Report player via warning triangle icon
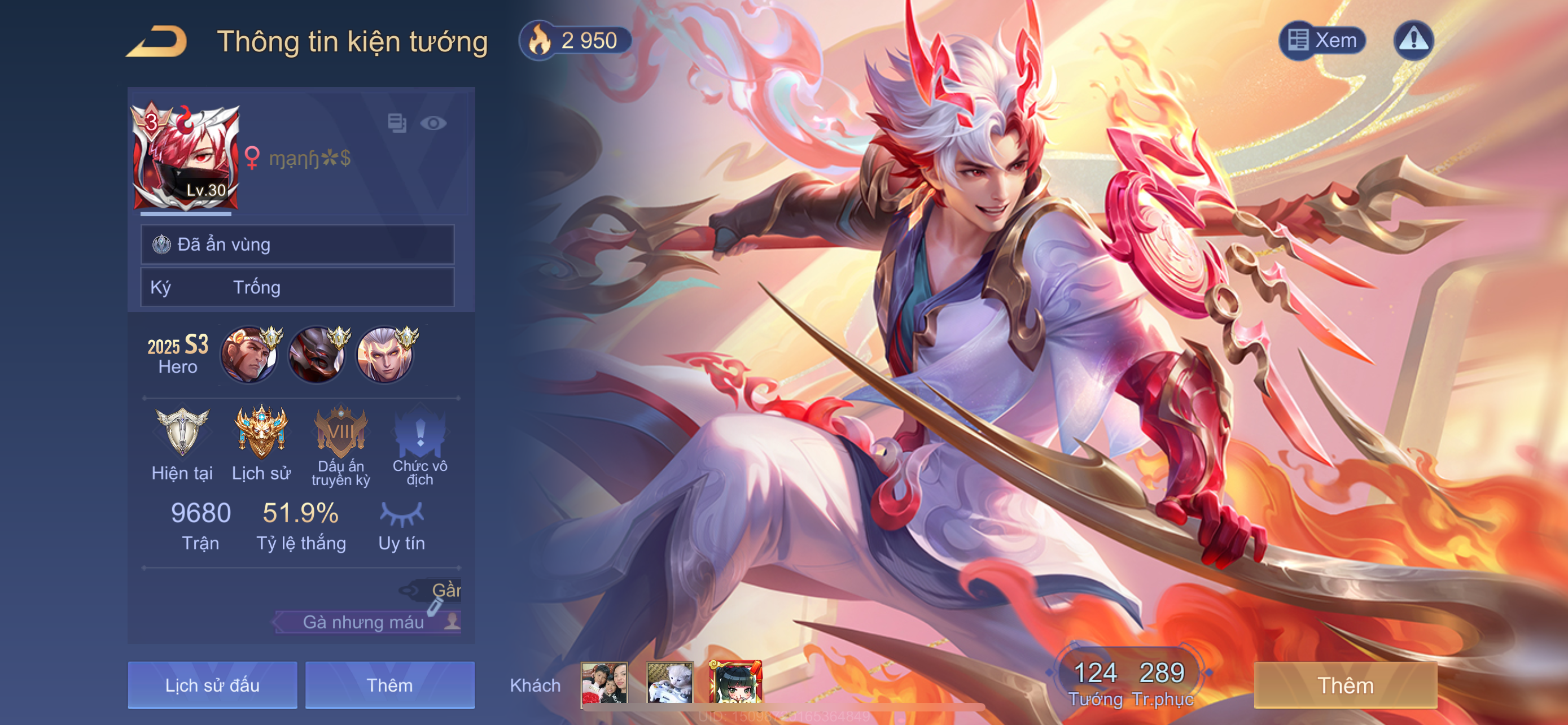The image size is (1568, 725). coord(1413,41)
